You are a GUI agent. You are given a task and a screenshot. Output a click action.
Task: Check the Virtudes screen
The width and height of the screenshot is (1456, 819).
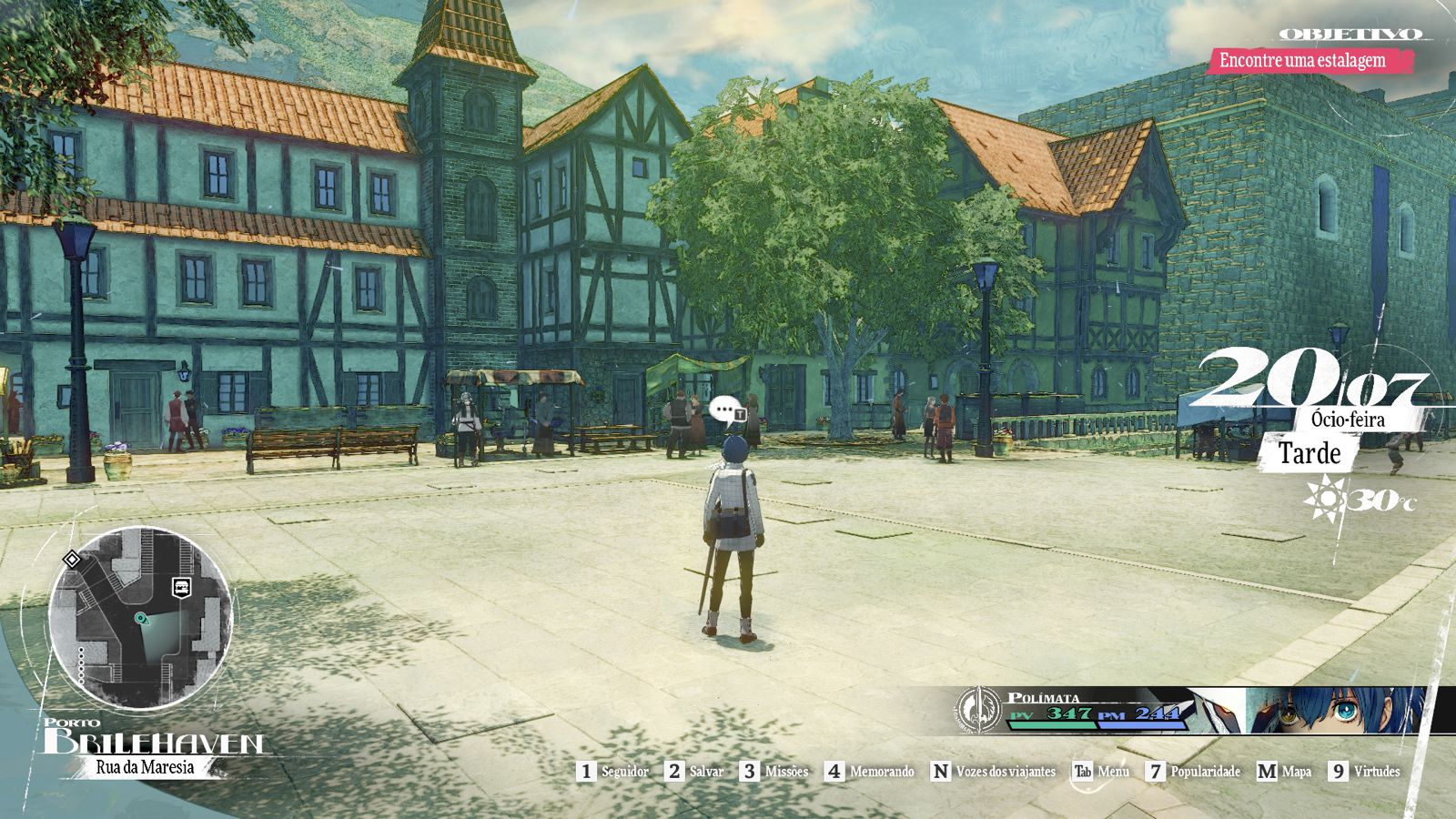1364,772
